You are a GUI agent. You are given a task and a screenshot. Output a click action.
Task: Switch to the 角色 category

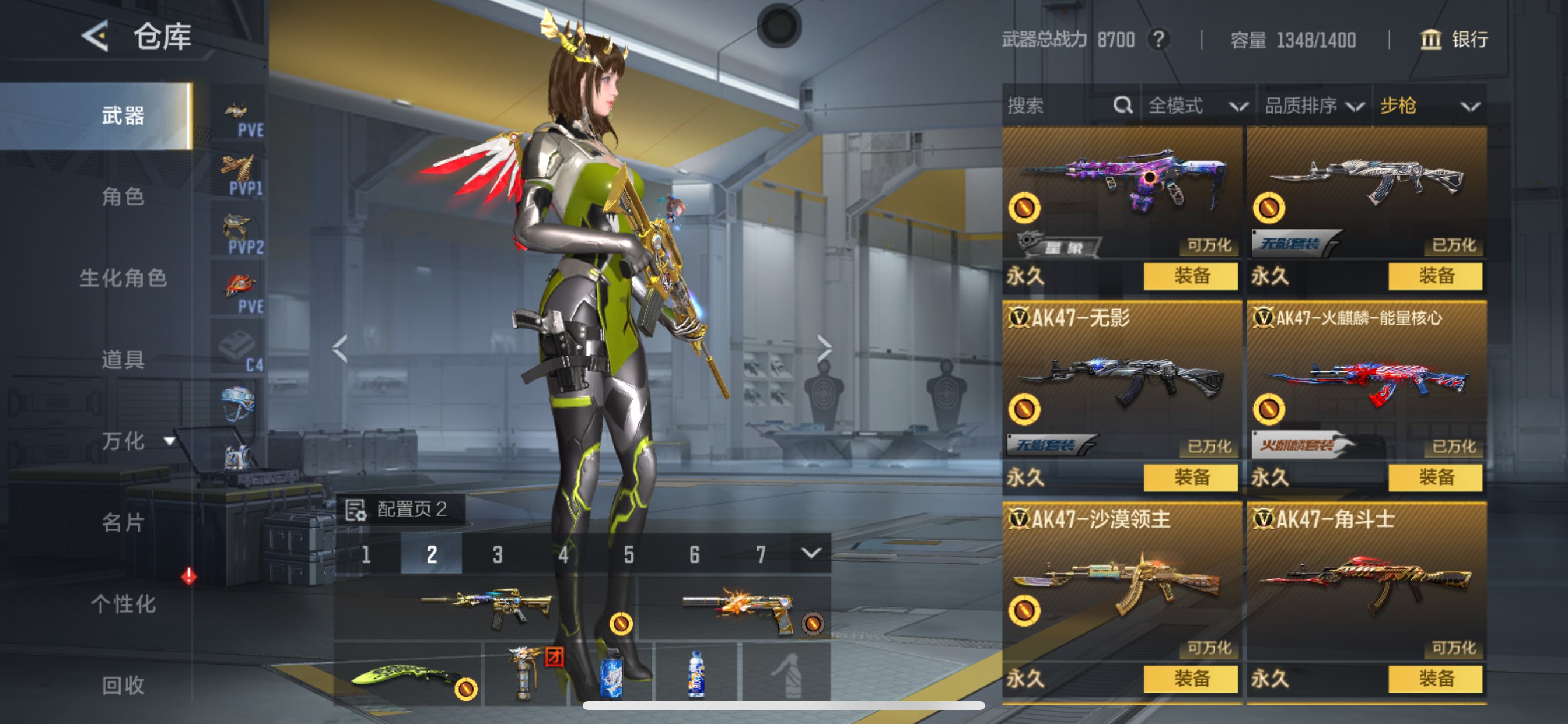(123, 196)
